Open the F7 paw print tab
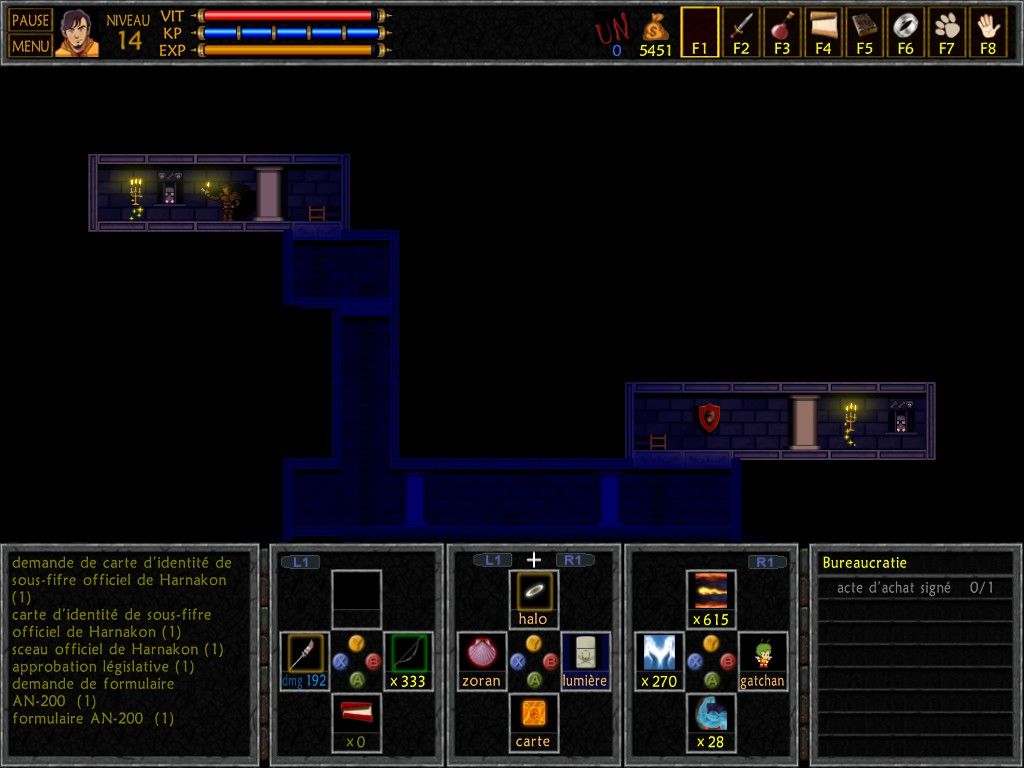This screenshot has width=1024, height=768. (947, 32)
